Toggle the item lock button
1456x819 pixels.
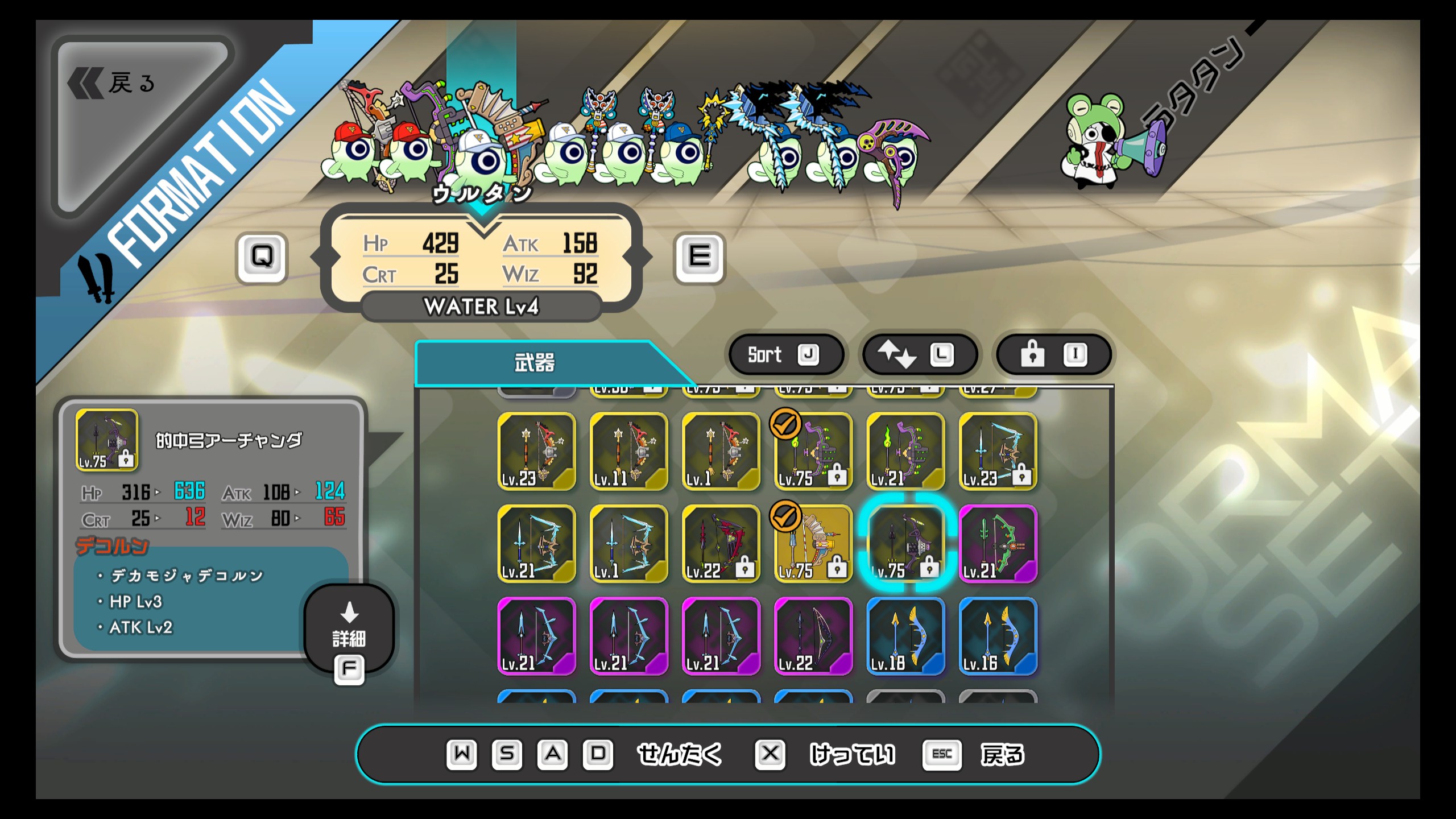(1053, 355)
